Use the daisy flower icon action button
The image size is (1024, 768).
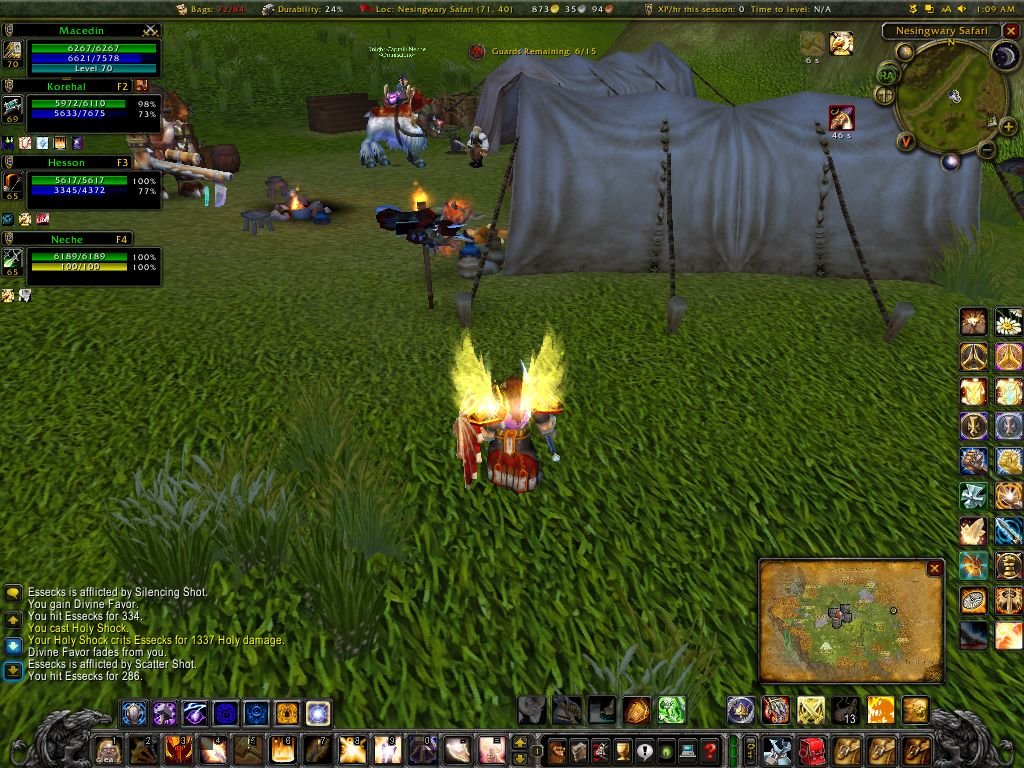click(x=1008, y=322)
